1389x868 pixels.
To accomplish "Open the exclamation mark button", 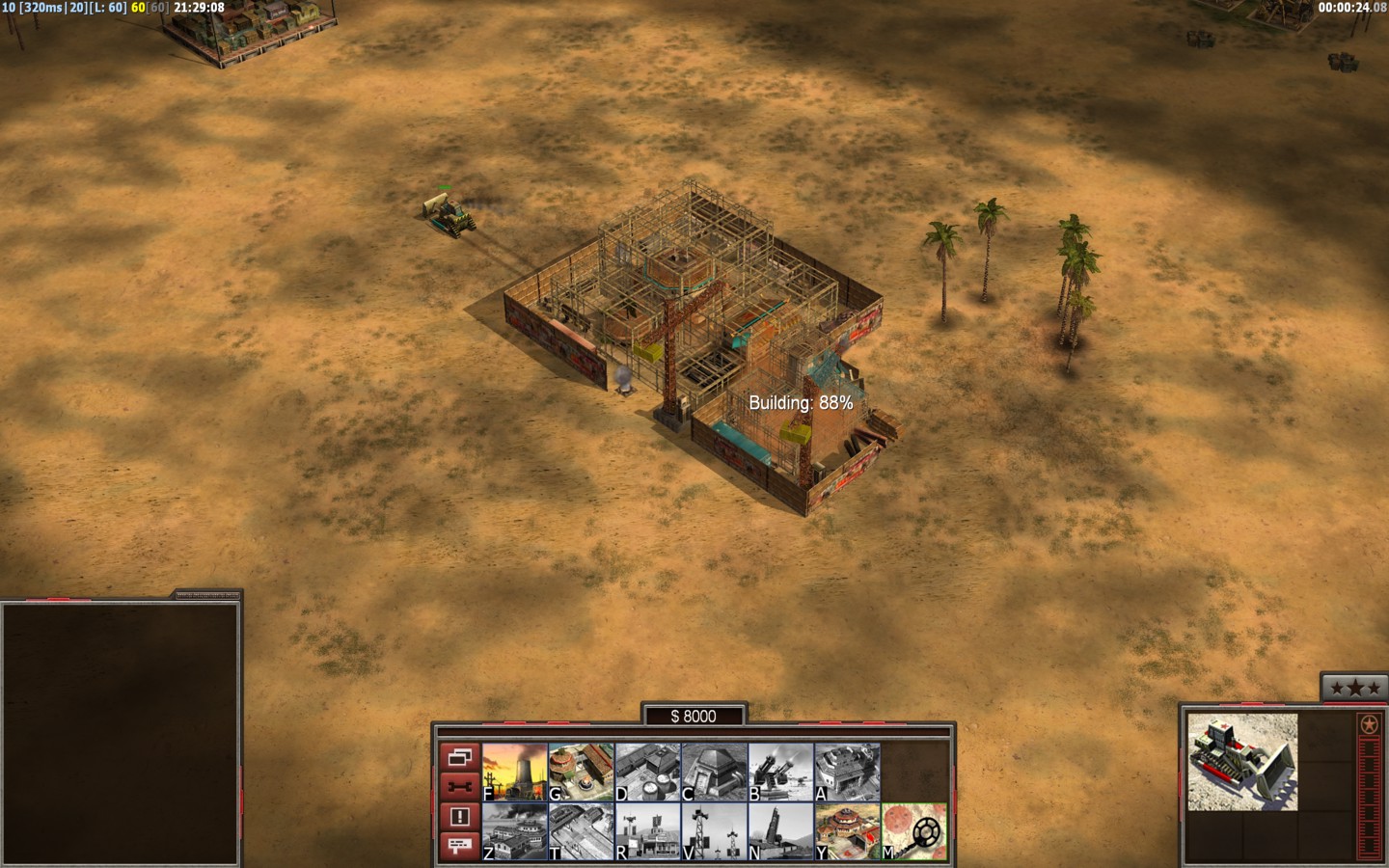I will tap(460, 817).
